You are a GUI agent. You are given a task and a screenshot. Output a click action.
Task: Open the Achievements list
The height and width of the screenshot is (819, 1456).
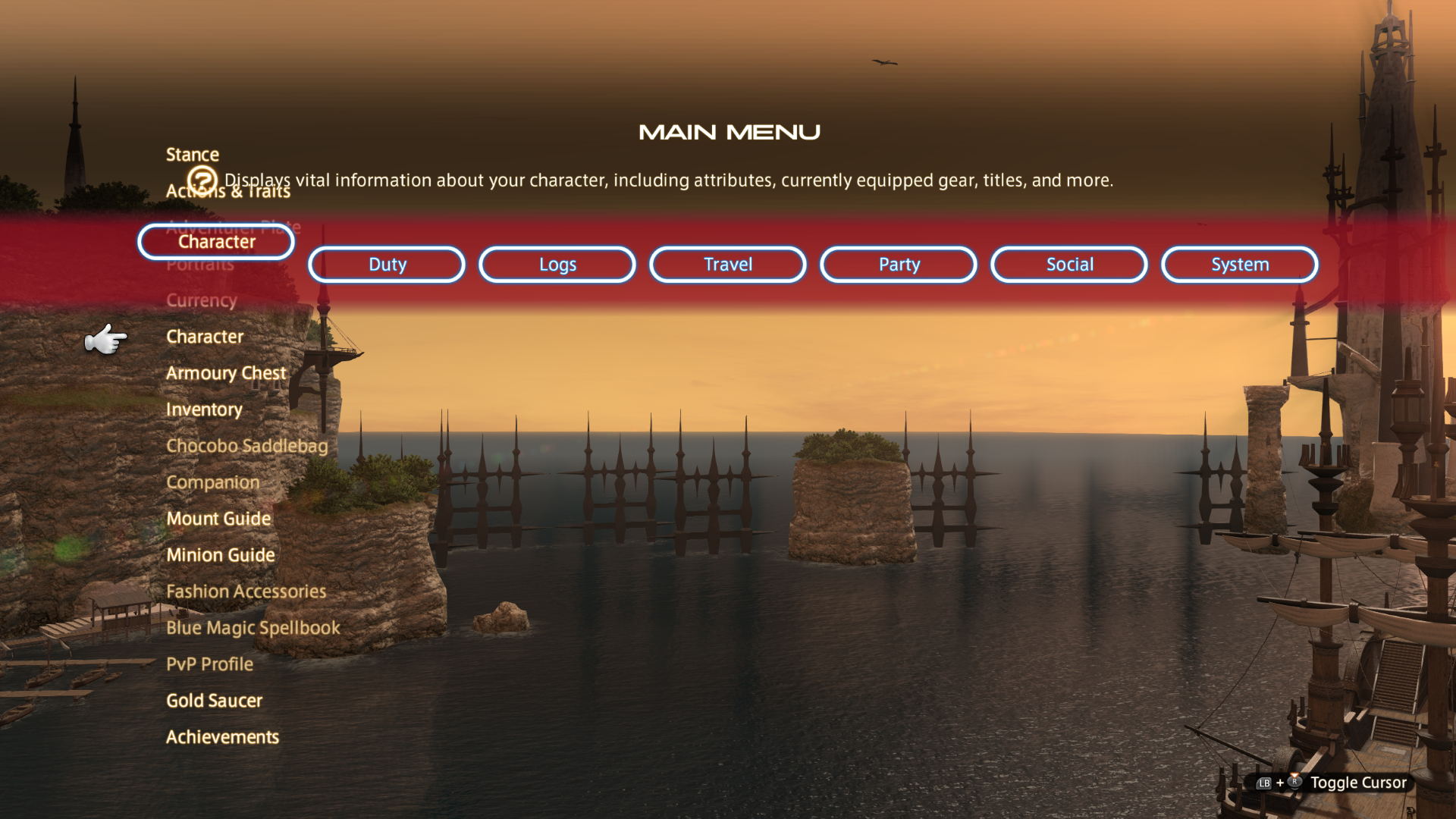click(222, 736)
